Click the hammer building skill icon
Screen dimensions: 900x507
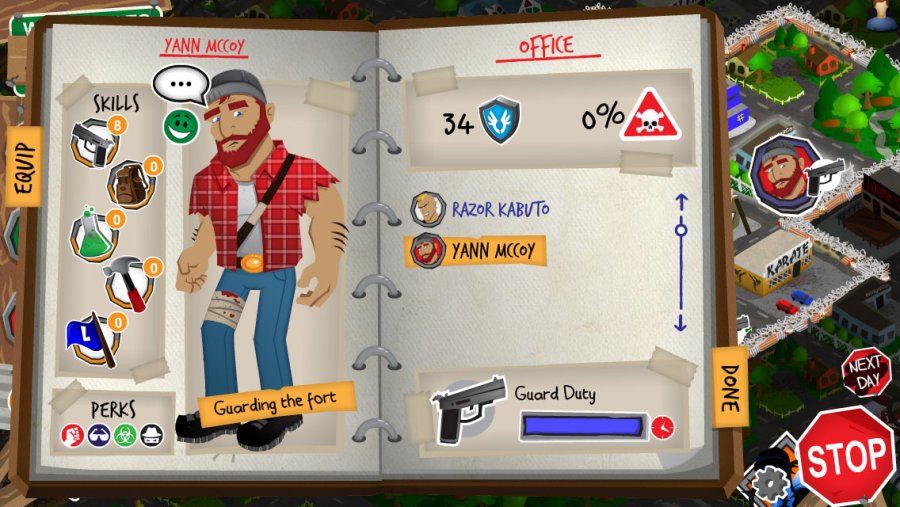(129, 285)
